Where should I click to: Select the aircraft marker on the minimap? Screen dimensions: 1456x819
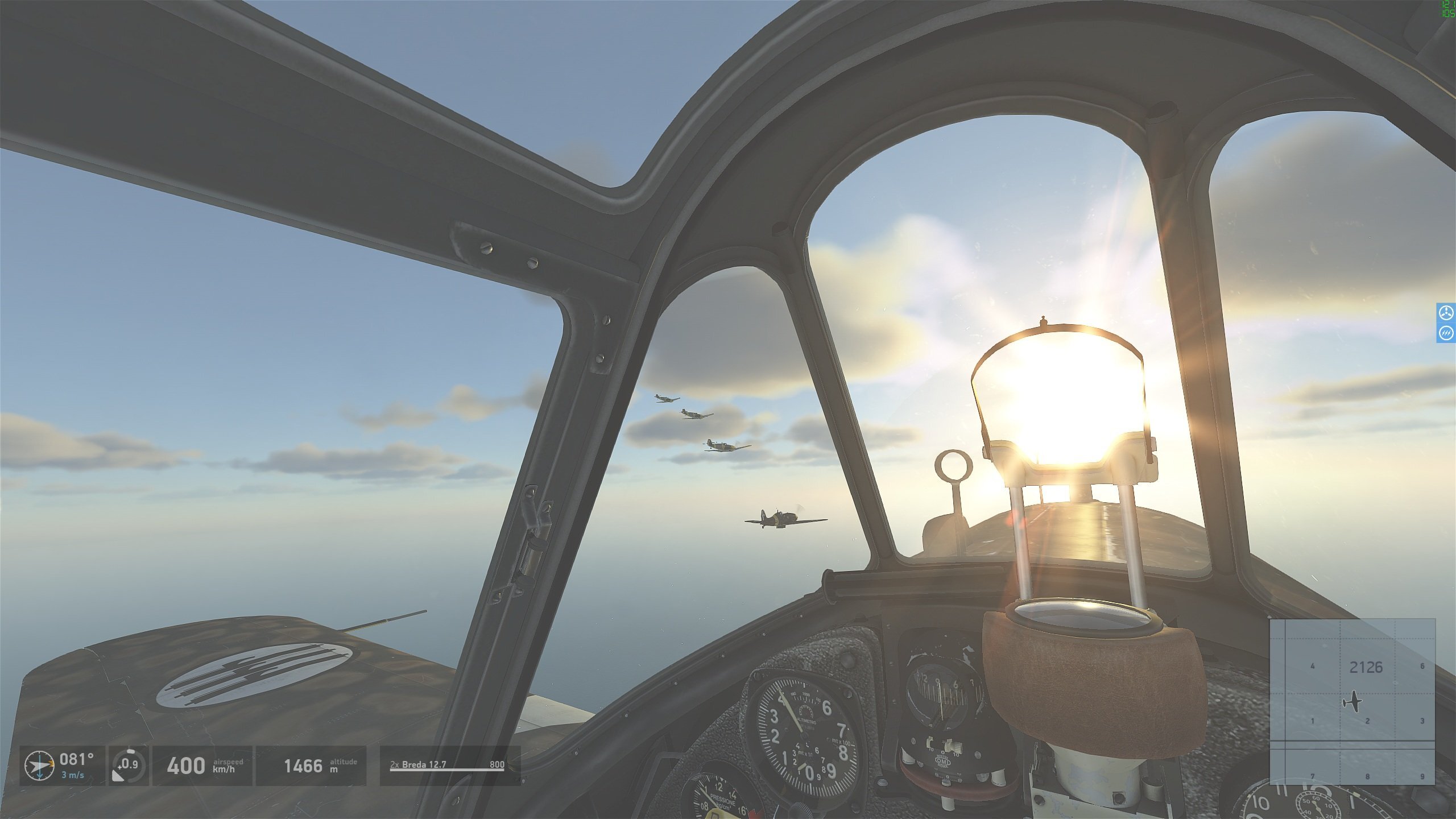[1353, 702]
